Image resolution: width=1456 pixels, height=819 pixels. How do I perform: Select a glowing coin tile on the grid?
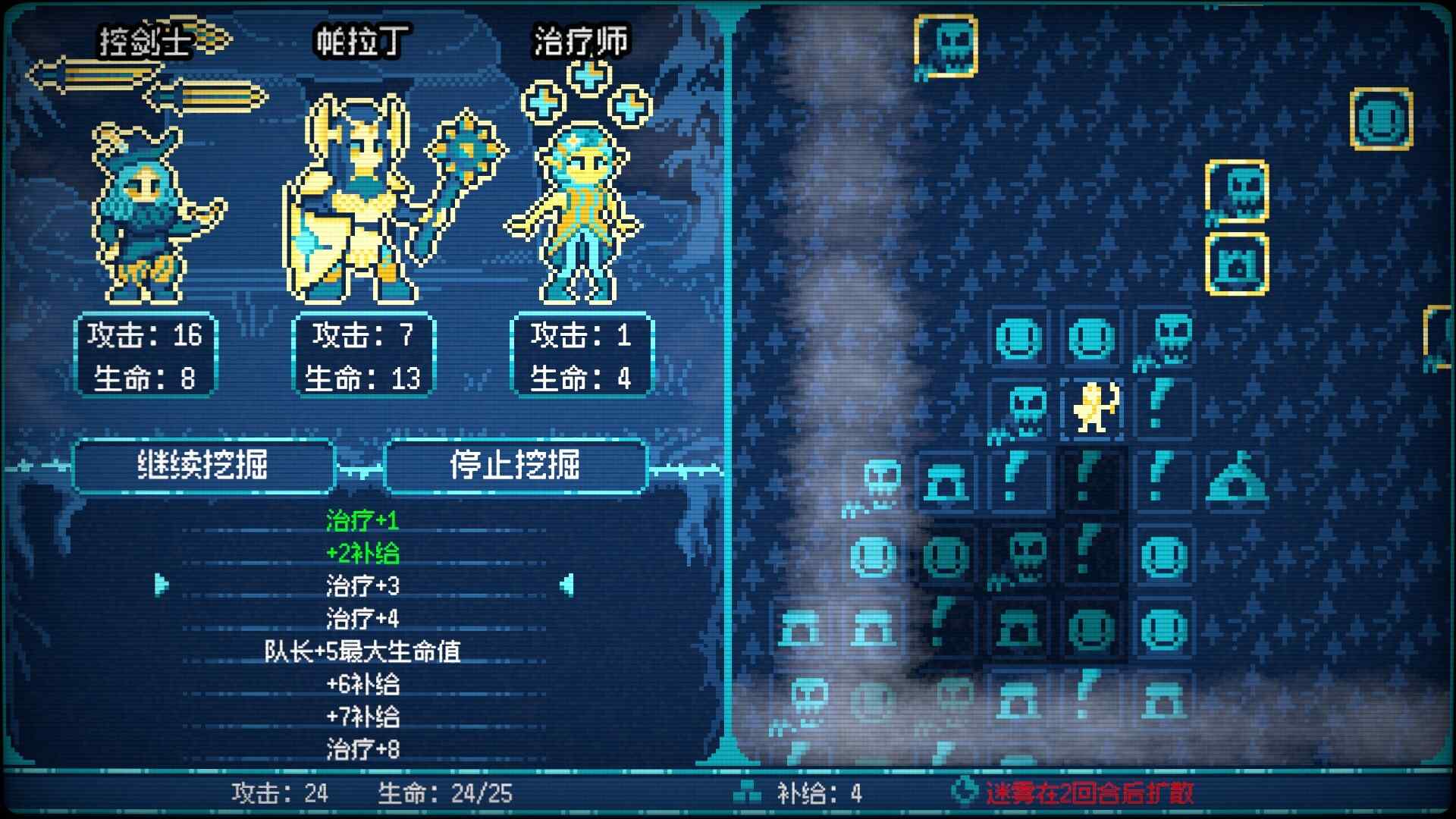(x=1020, y=337)
